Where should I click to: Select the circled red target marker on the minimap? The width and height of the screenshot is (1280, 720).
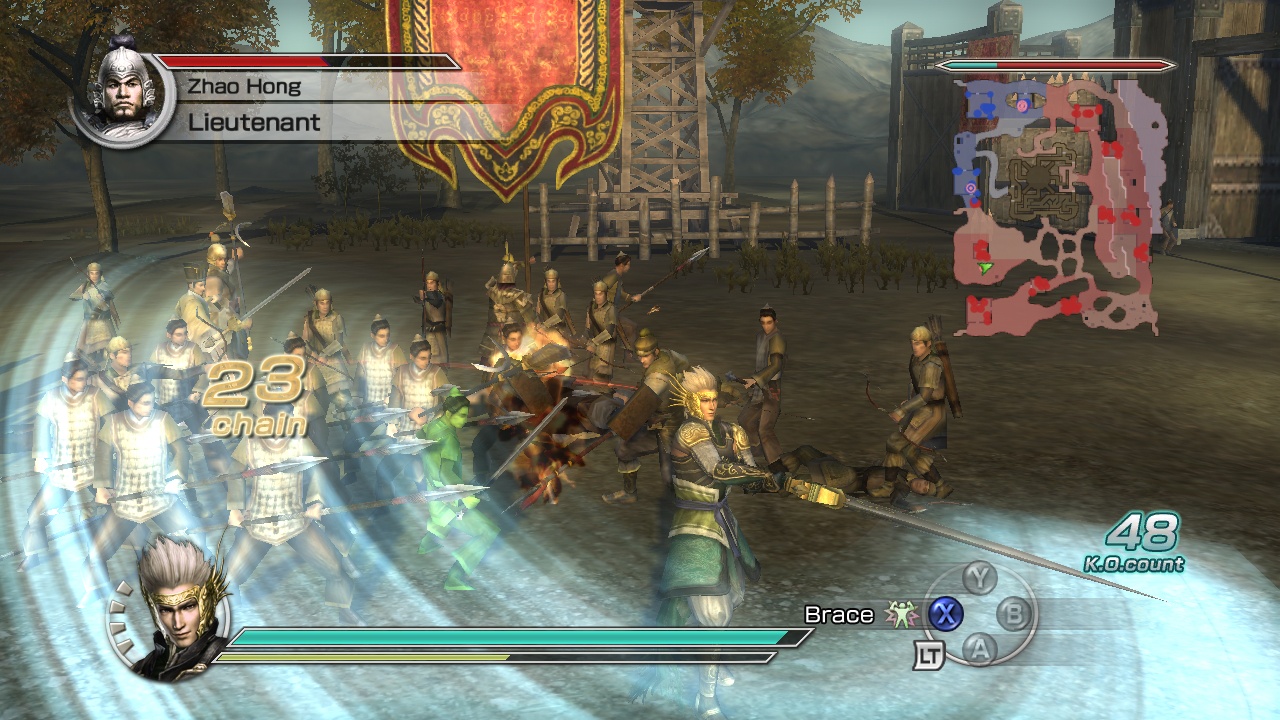1021,106
